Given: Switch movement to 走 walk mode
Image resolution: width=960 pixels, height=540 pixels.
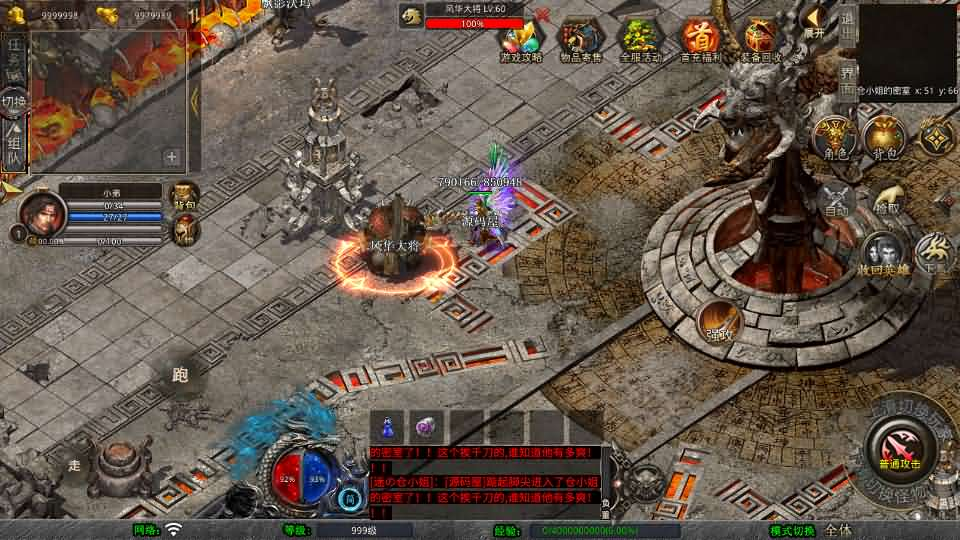Looking at the screenshot, I should tap(75, 465).
